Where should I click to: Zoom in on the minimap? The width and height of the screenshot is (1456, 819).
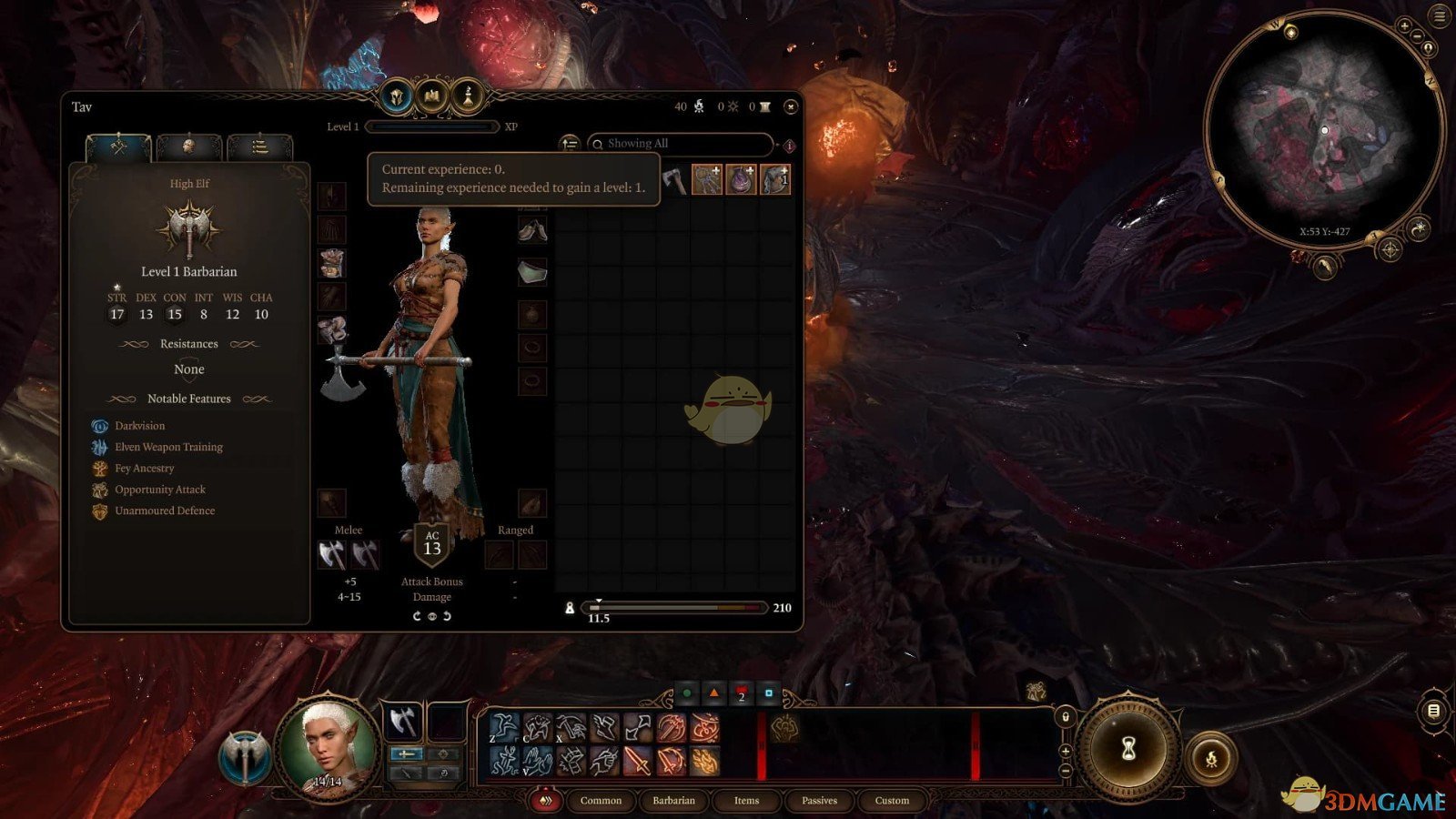coord(1404,26)
